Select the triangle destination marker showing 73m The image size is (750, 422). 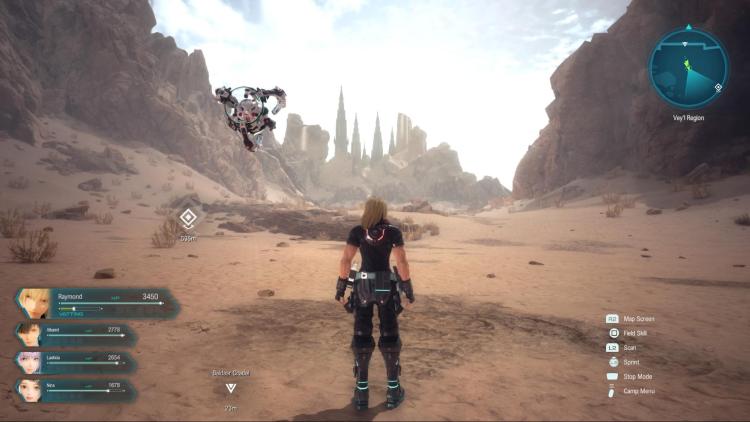[231, 388]
